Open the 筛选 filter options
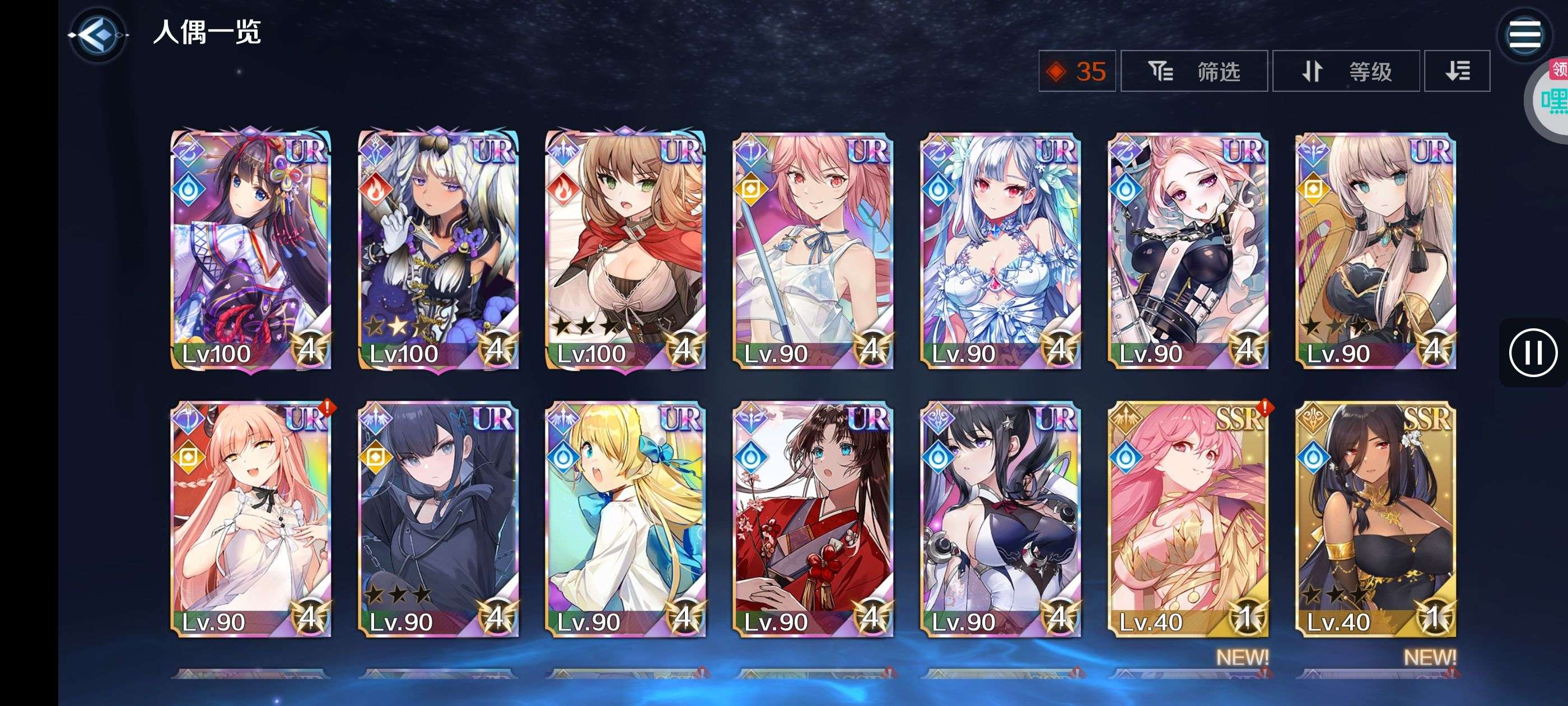This screenshot has height=706, width=1568. click(1194, 71)
